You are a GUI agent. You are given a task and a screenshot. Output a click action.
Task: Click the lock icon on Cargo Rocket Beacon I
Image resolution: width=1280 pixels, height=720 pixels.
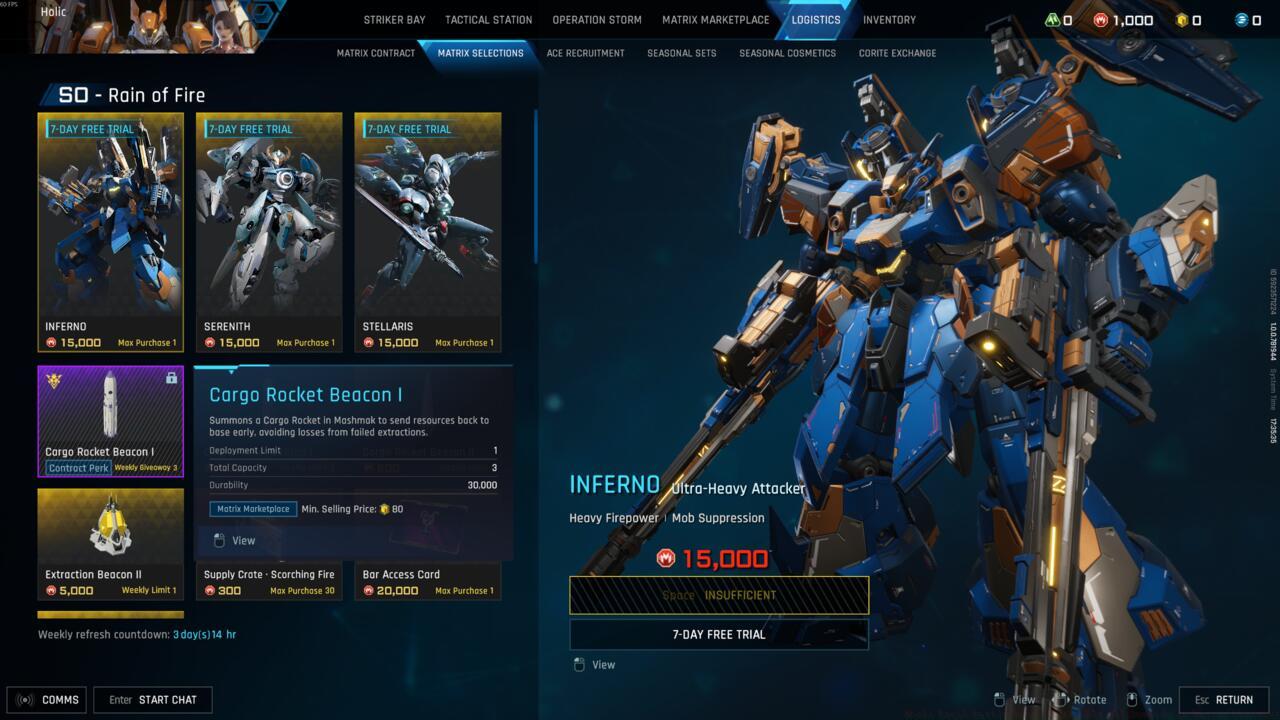(x=170, y=376)
